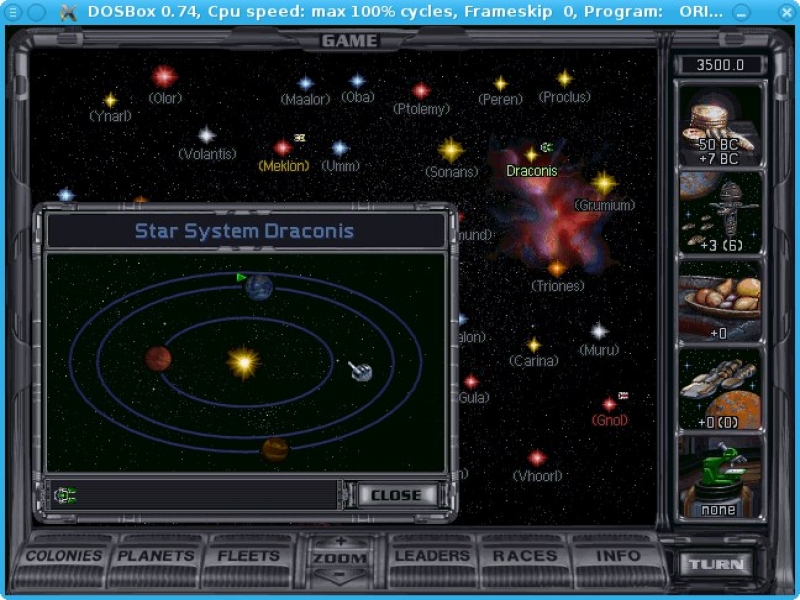Image resolution: width=800 pixels, height=600 pixels.
Task: Click the minus sign below ZOOM
Action: pyautogui.click(x=340, y=576)
